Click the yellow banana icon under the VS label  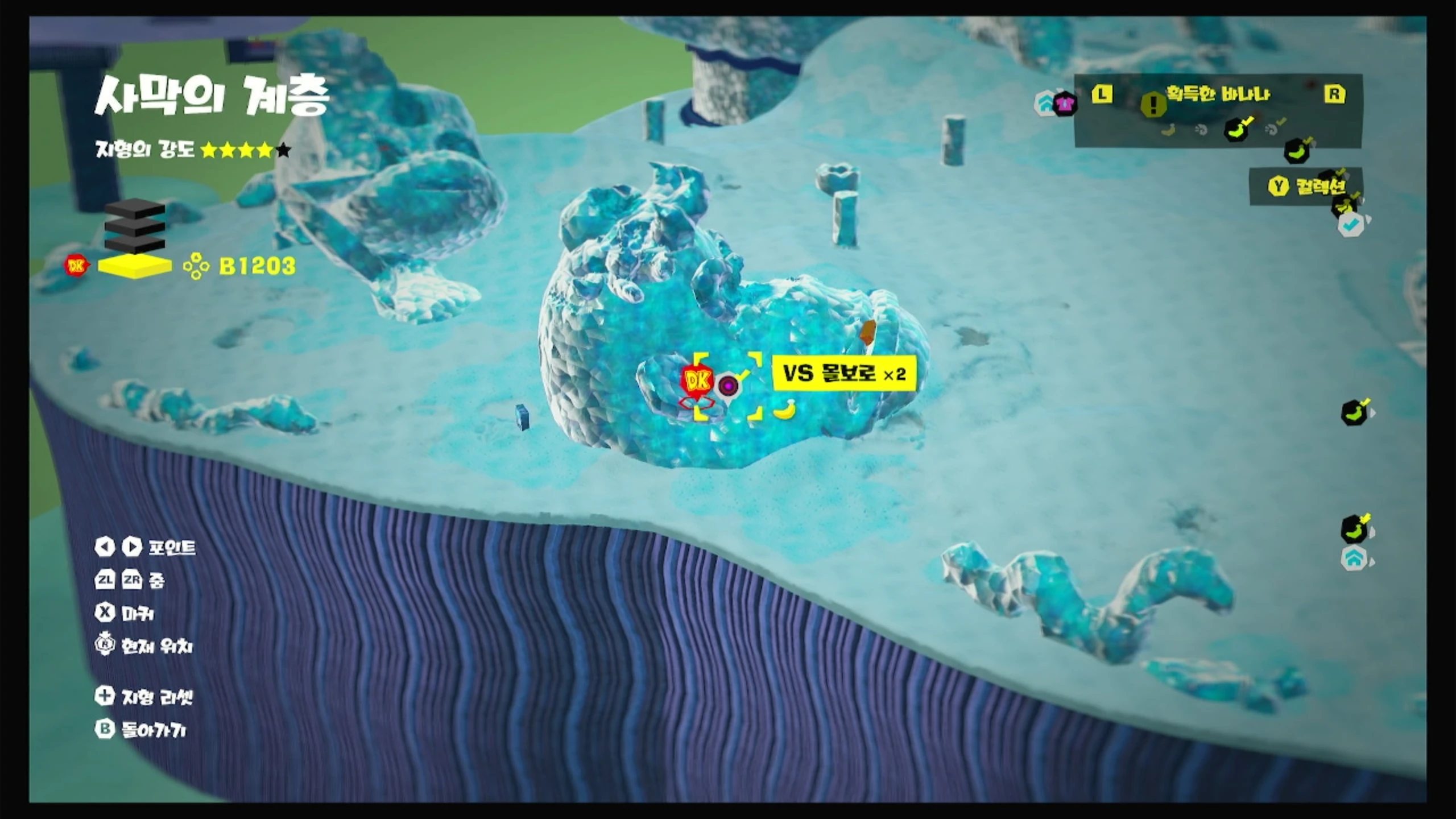[x=785, y=409]
